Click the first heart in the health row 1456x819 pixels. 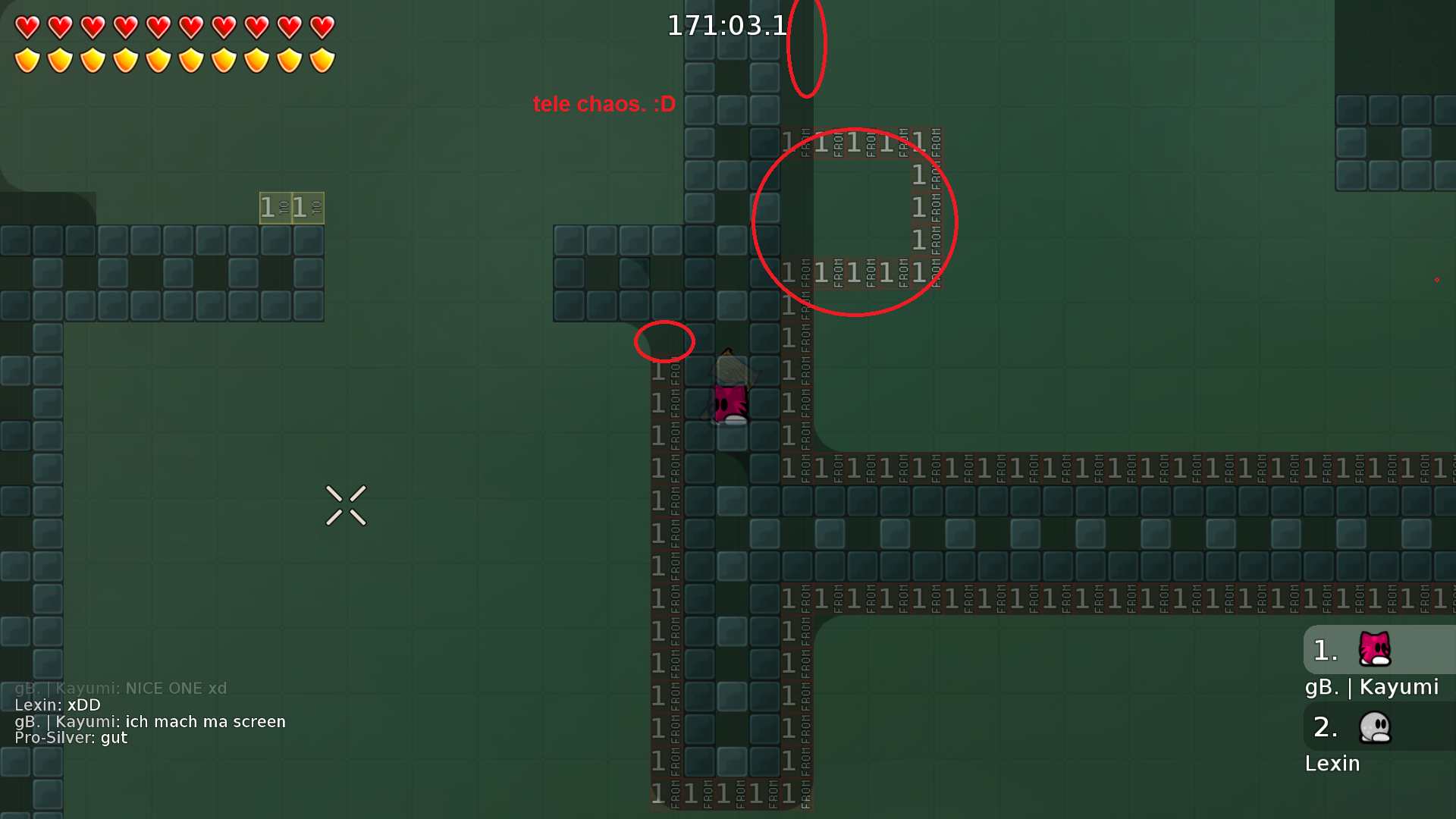[x=27, y=27]
